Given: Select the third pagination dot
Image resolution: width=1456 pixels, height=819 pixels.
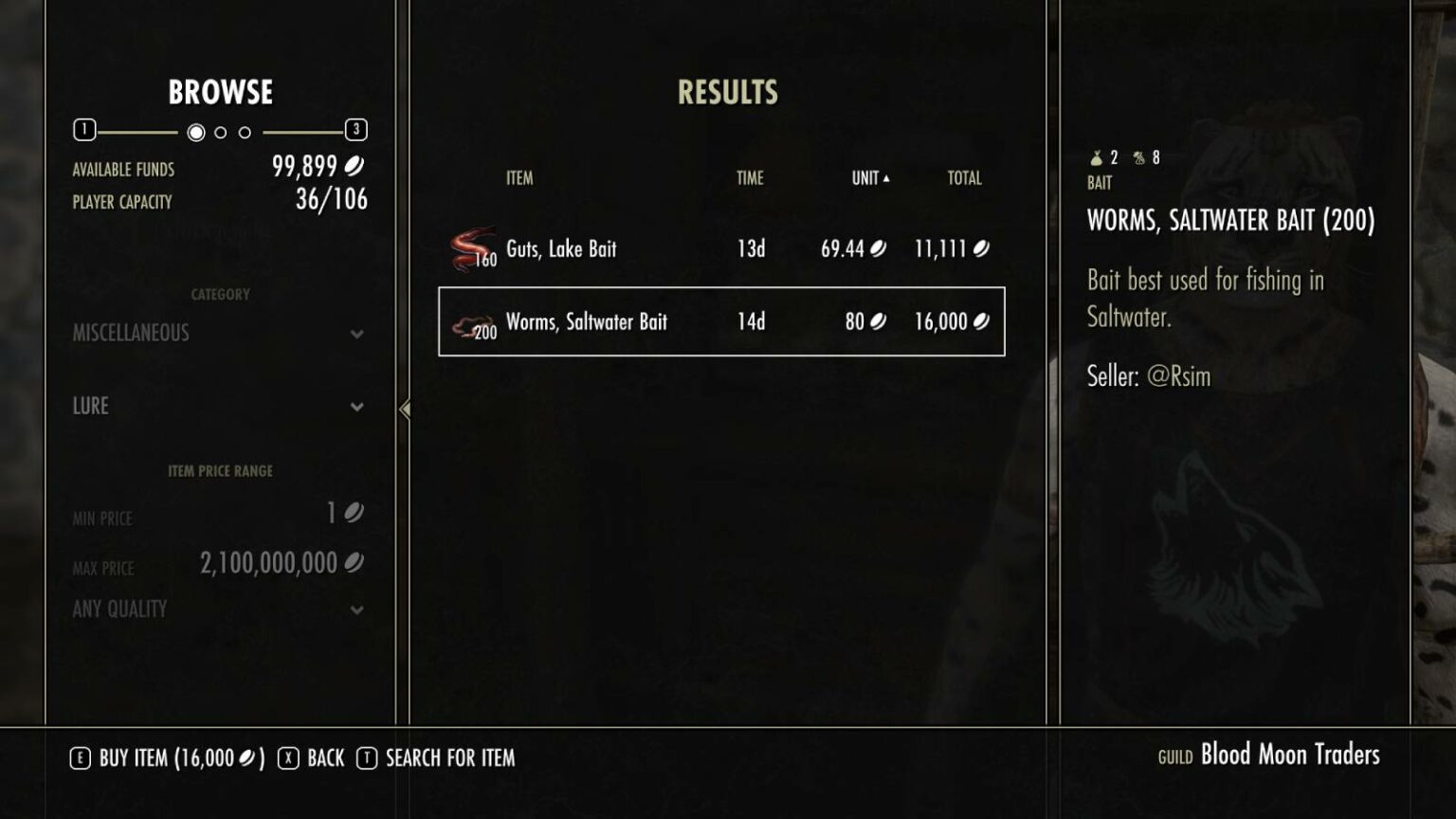Looking at the screenshot, I should click(x=245, y=133).
